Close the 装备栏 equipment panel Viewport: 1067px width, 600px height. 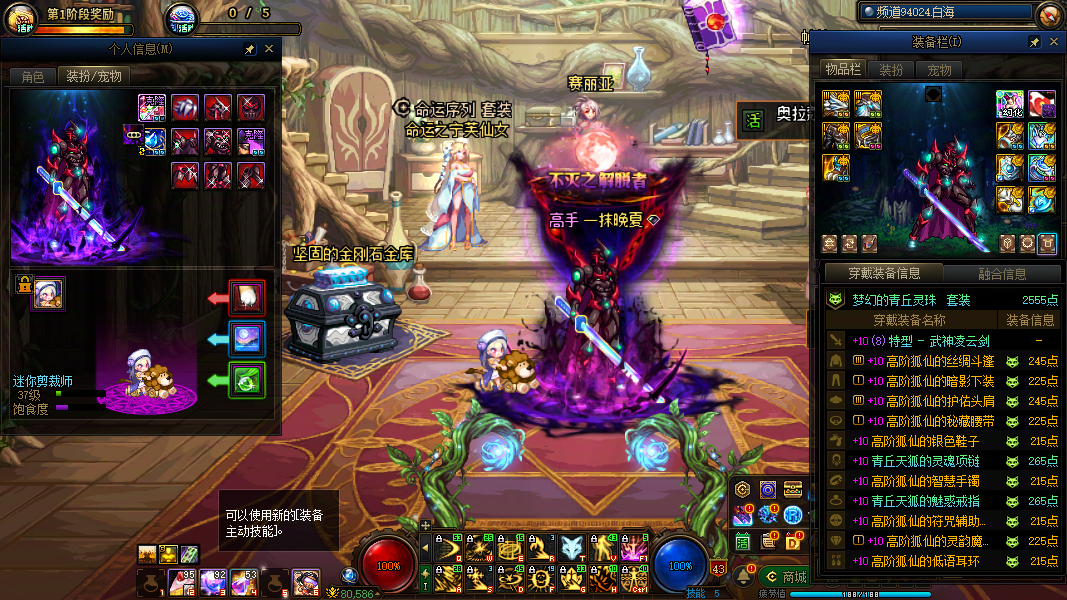(x=1053, y=42)
